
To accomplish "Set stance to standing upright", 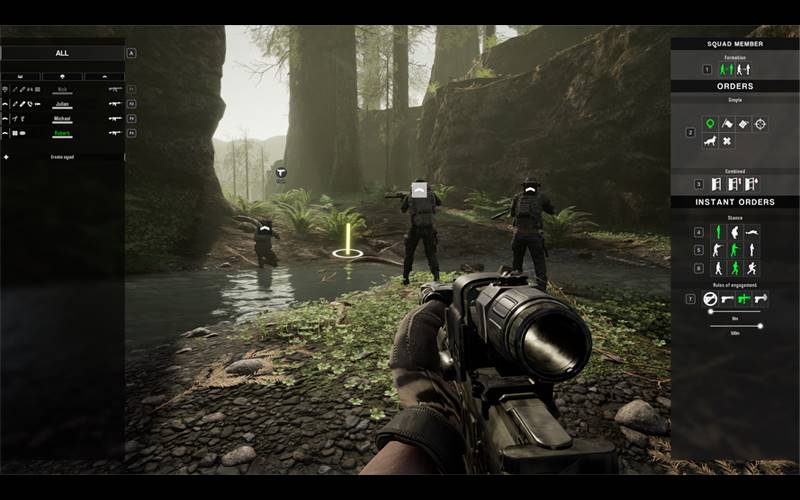I will click(716, 232).
